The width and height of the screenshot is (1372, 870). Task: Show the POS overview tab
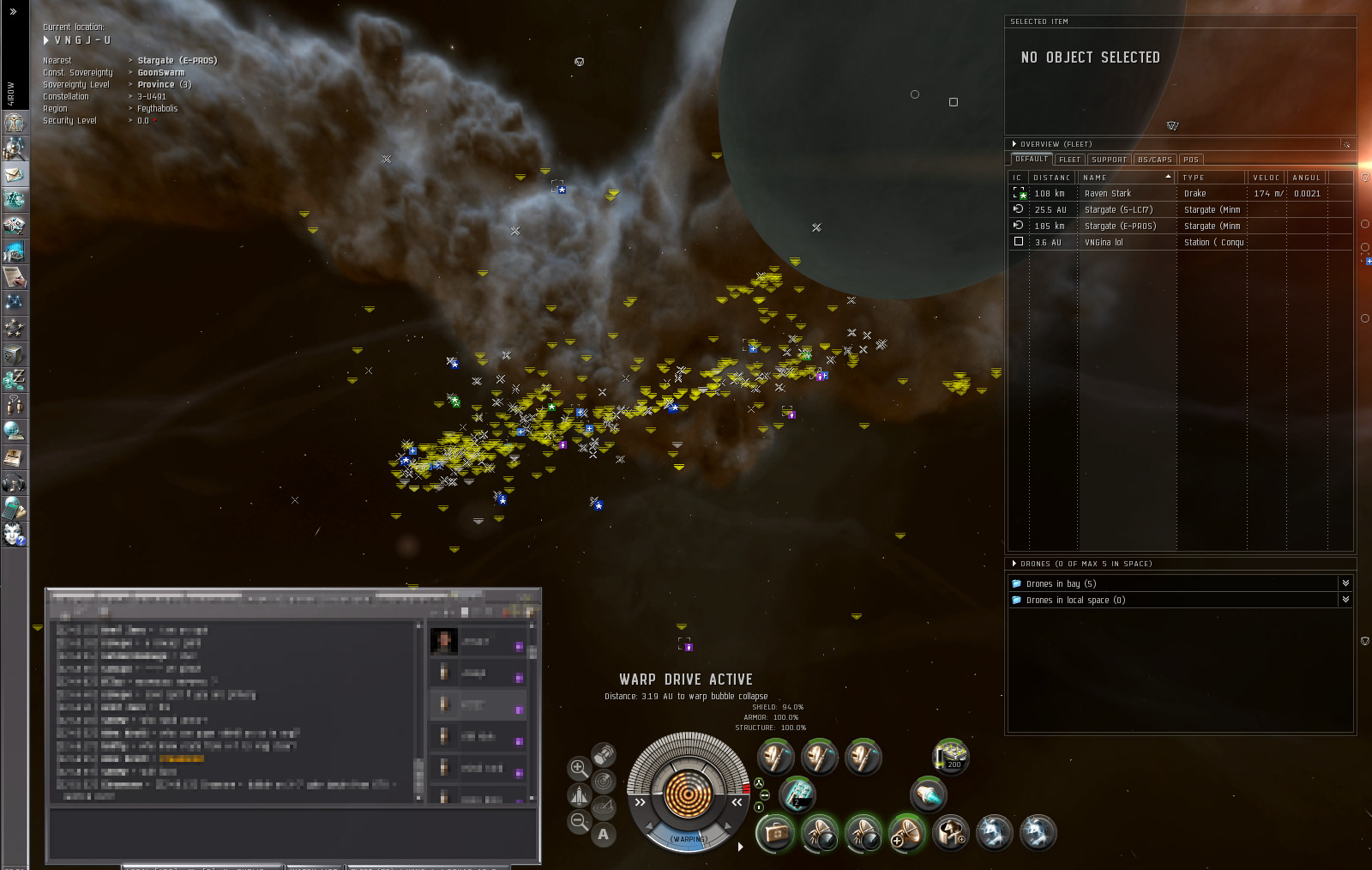click(1190, 160)
